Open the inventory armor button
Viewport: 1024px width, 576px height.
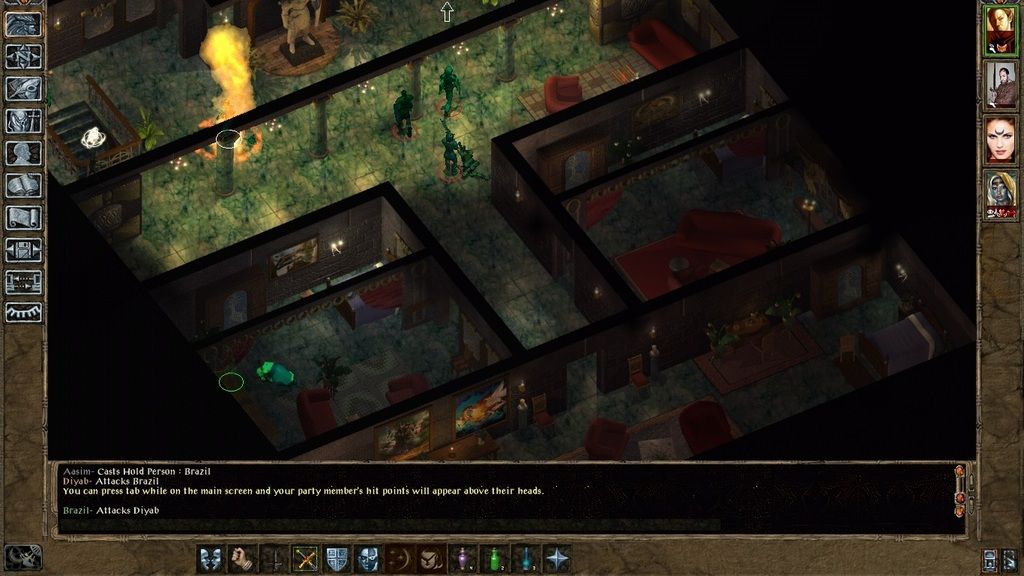tap(23, 121)
